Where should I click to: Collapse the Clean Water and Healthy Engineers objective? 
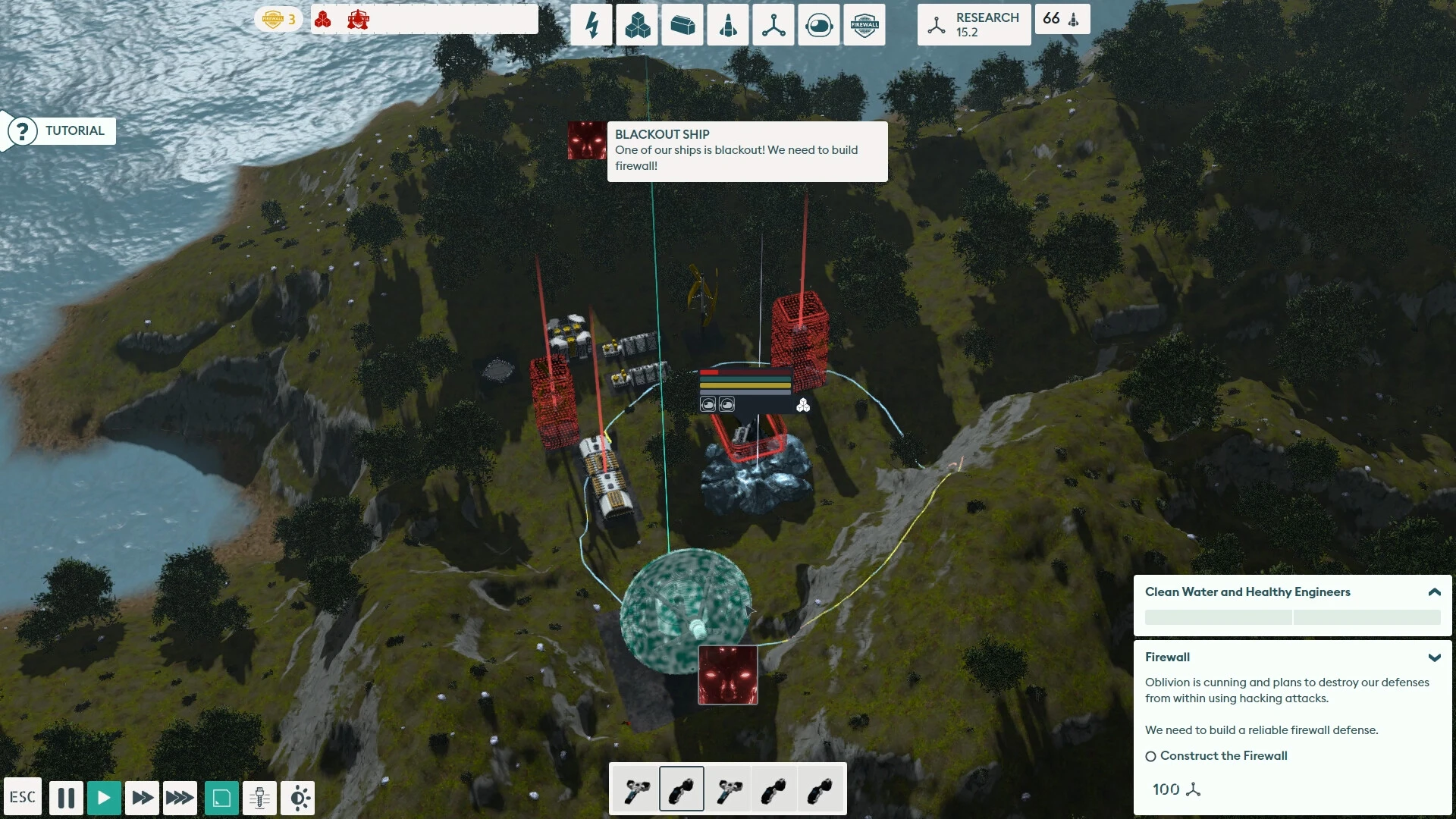tap(1434, 592)
